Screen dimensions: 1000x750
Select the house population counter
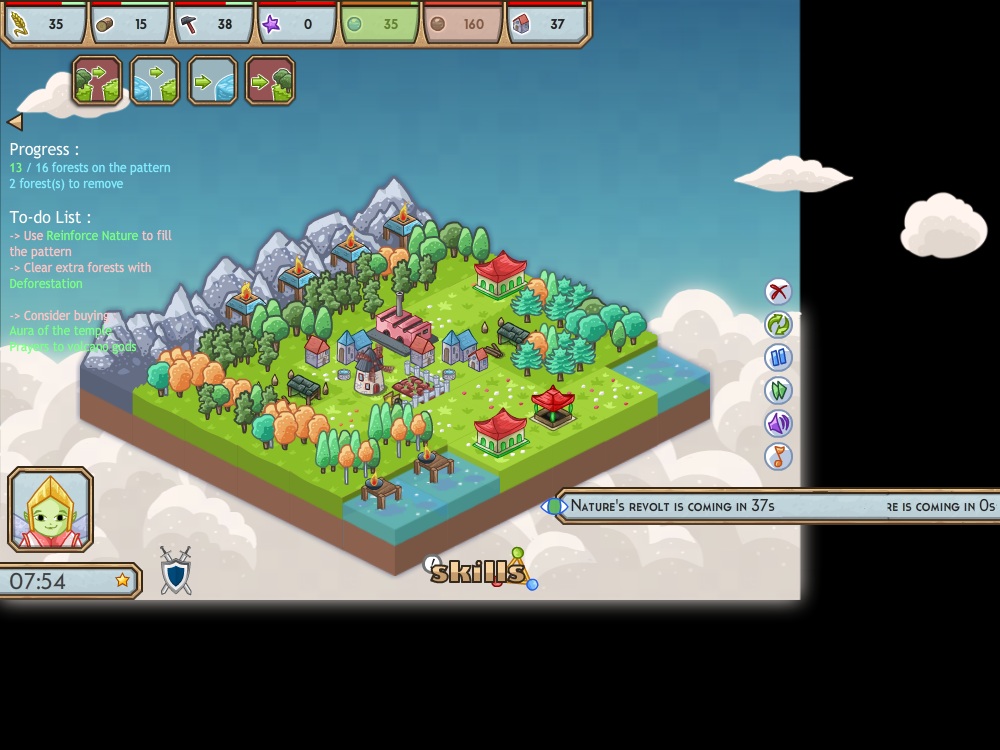547,24
